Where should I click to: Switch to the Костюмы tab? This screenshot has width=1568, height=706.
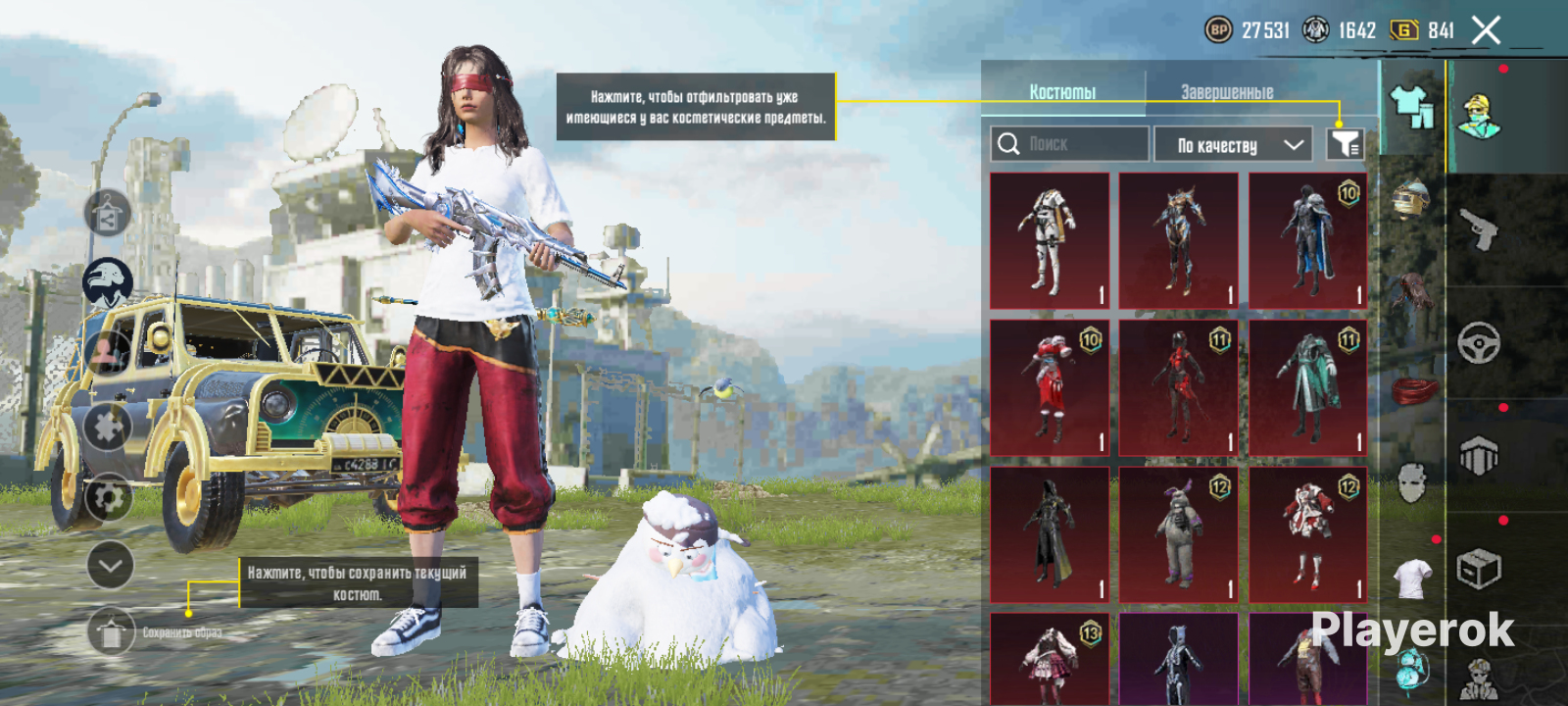1062,91
